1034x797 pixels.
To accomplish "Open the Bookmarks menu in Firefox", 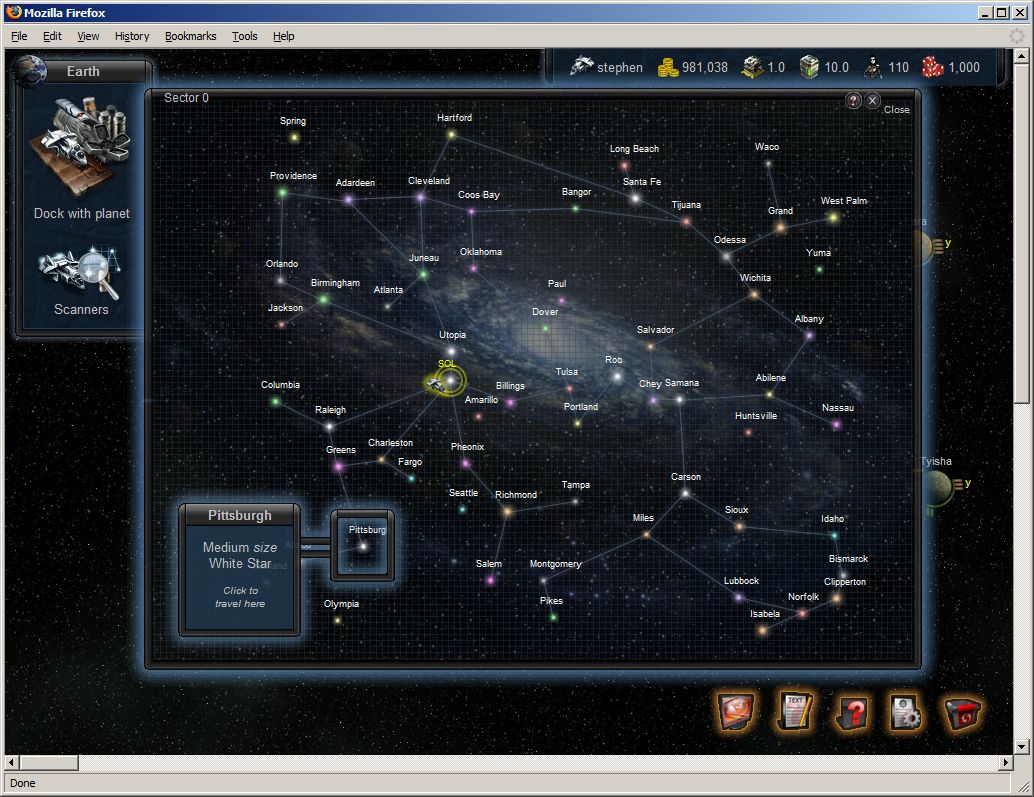I will [x=190, y=36].
